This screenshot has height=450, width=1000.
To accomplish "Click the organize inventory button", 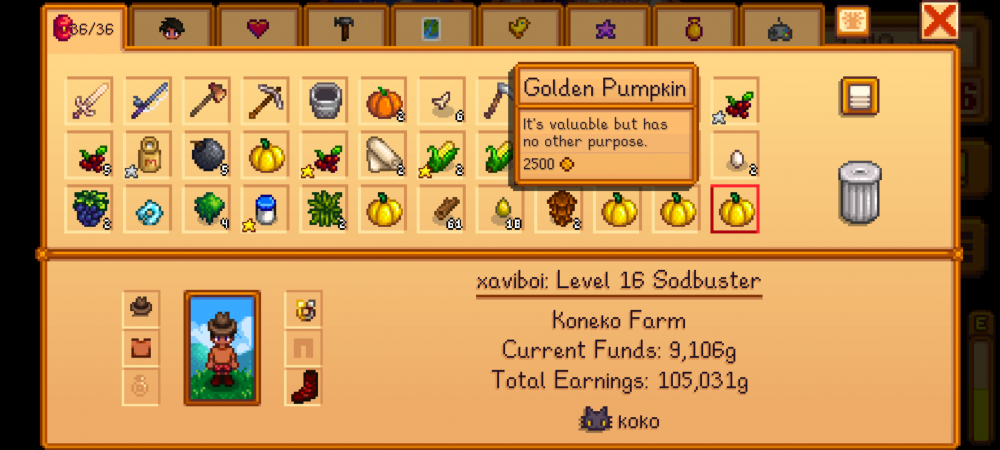I will pyautogui.click(x=858, y=97).
